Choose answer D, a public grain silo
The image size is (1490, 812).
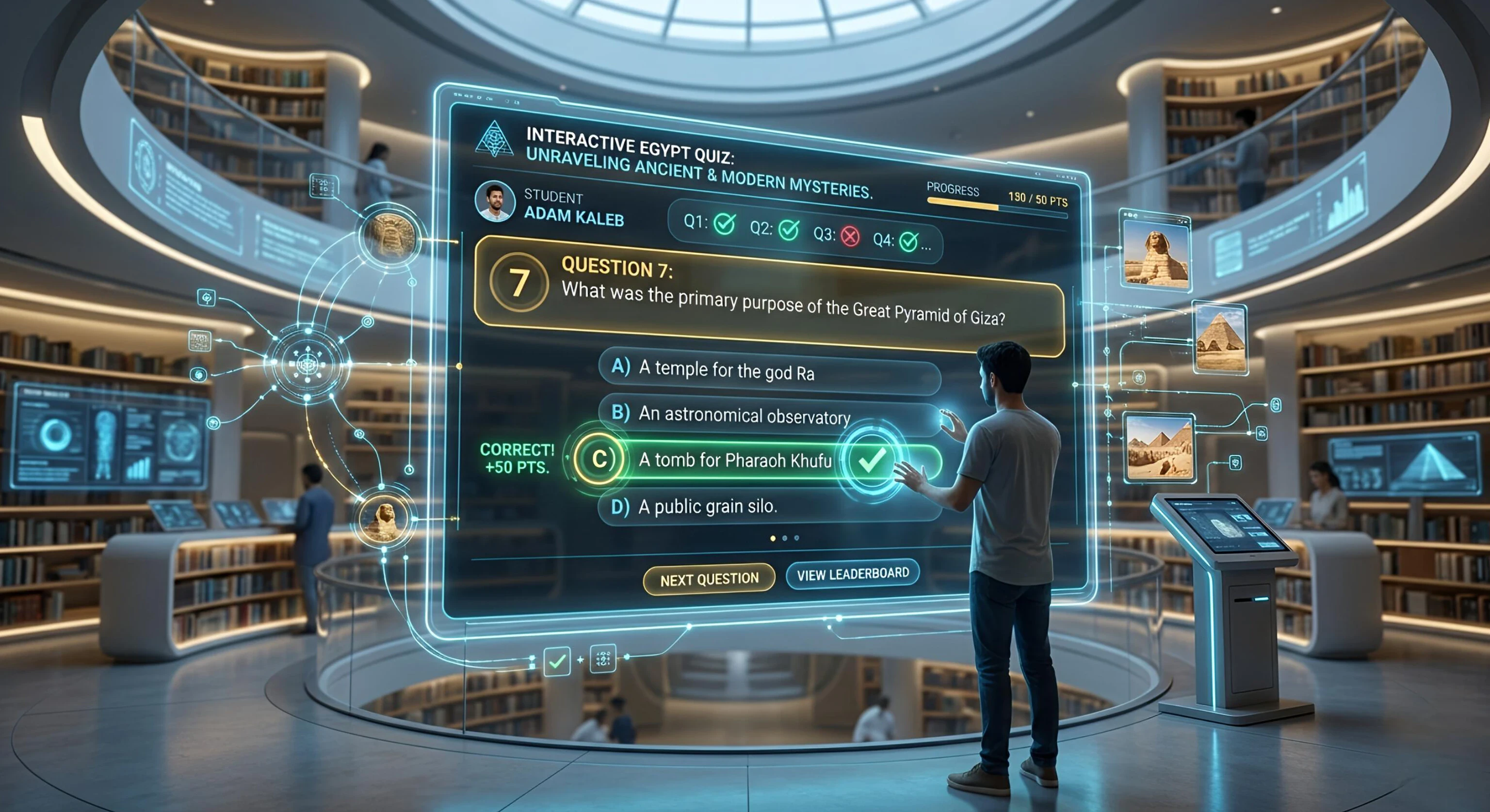pyautogui.click(x=769, y=507)
